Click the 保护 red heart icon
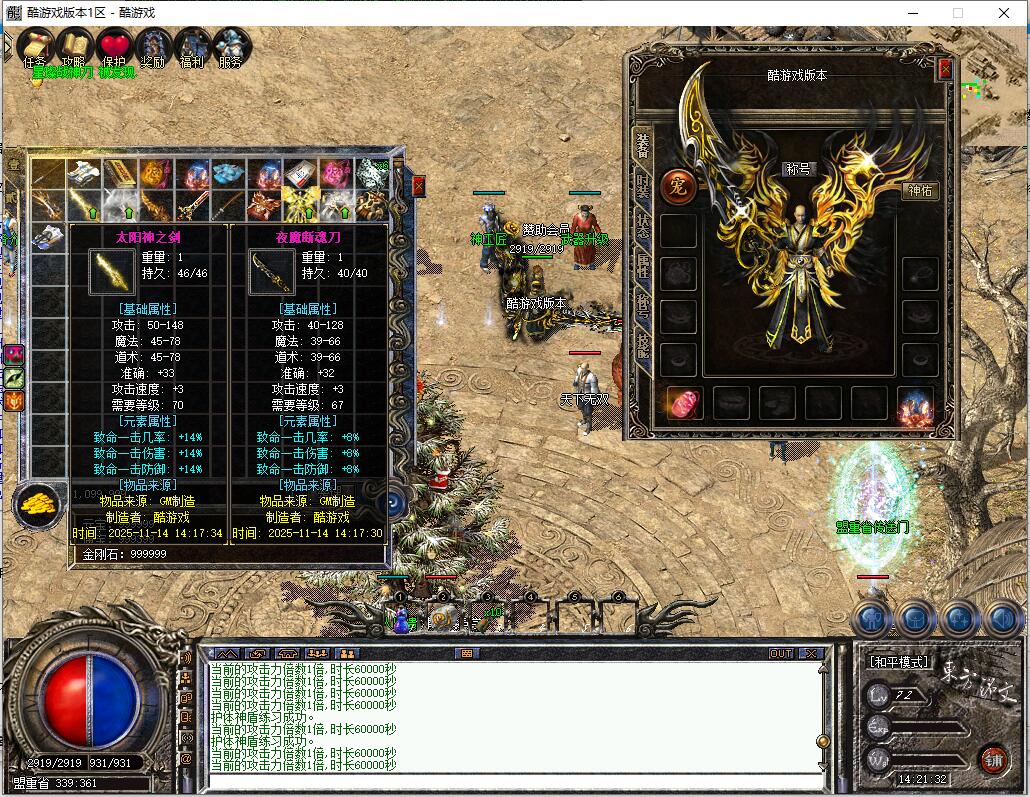1030x797 pixels. pos(114,47)
